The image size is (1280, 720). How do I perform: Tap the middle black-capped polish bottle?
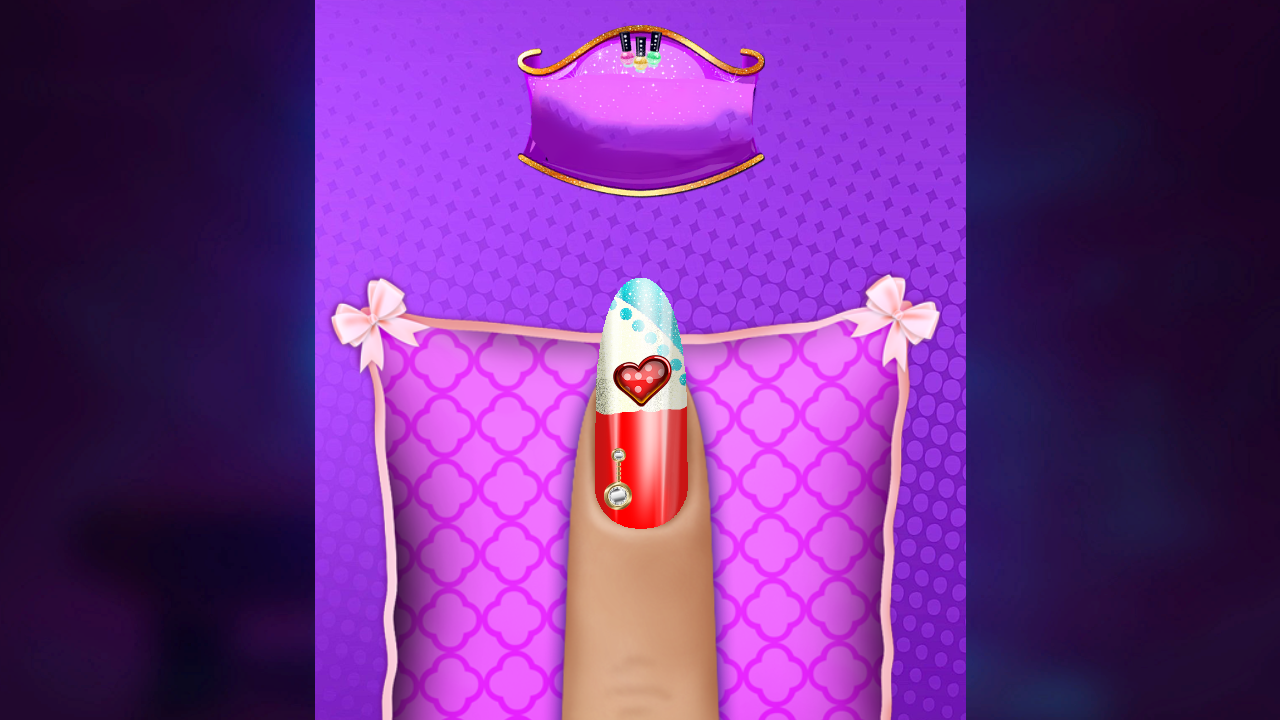tap(640, 48)
